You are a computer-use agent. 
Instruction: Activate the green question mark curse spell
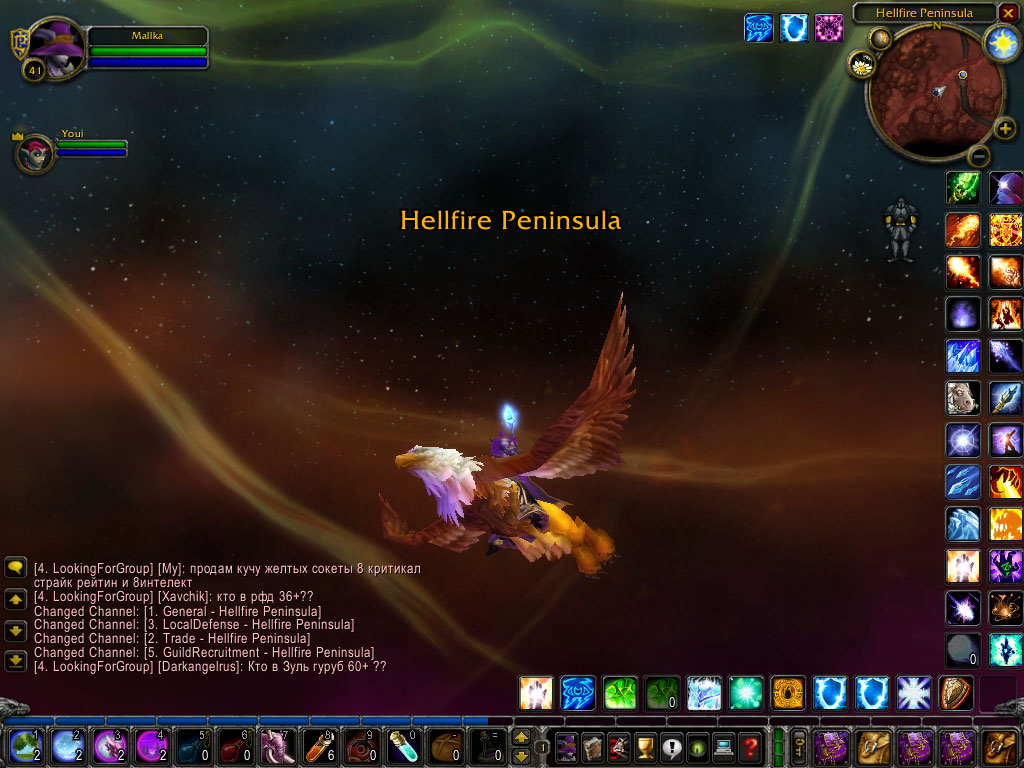[620, 692]
